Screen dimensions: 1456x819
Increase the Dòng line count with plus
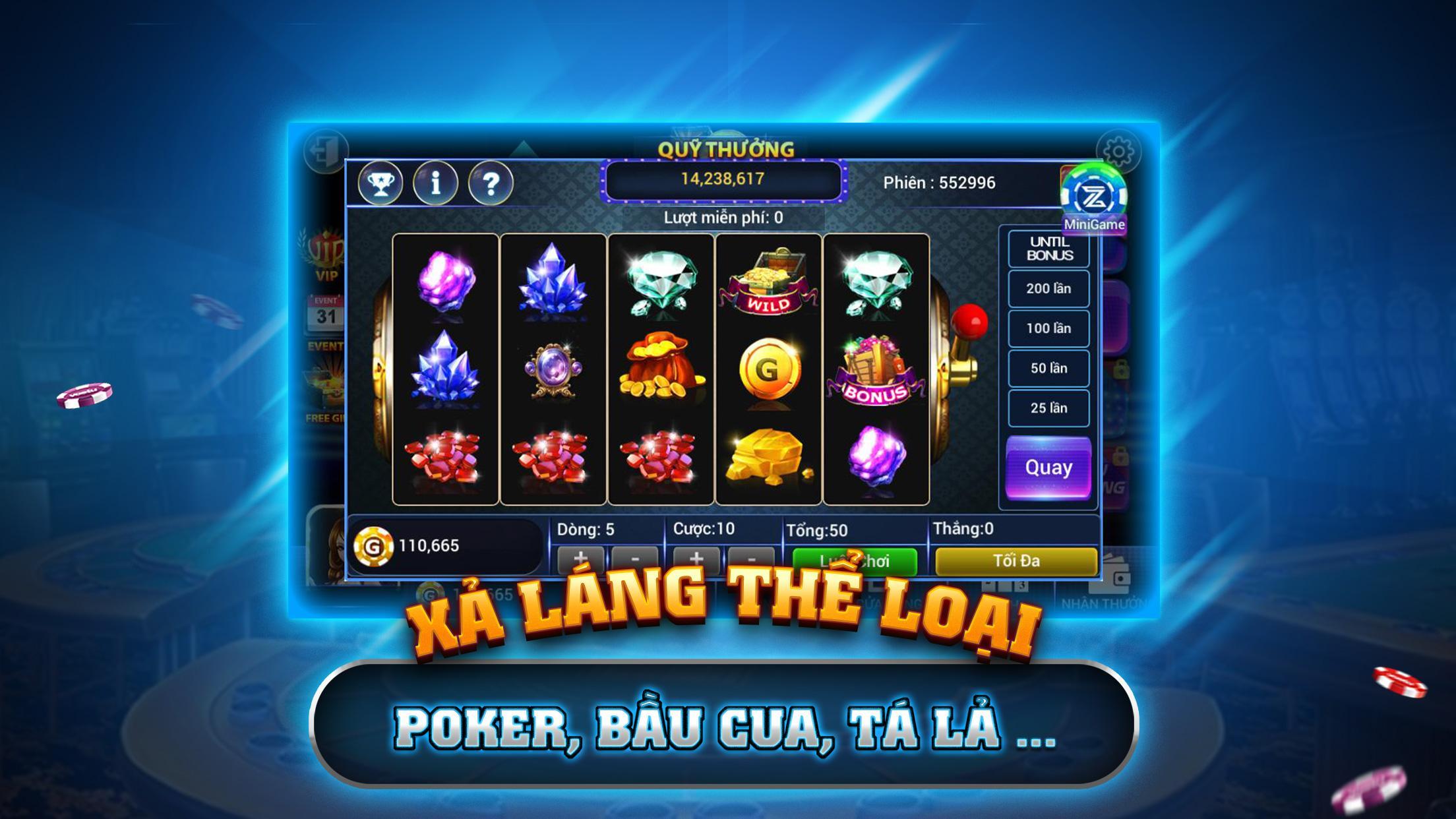(x=580, y=559)
